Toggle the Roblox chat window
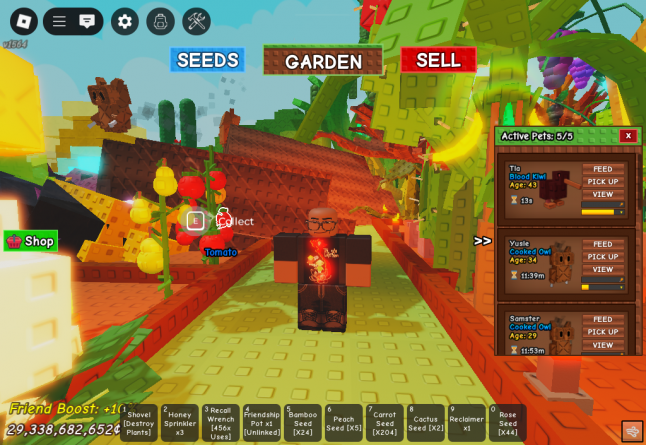 point(87,21)
